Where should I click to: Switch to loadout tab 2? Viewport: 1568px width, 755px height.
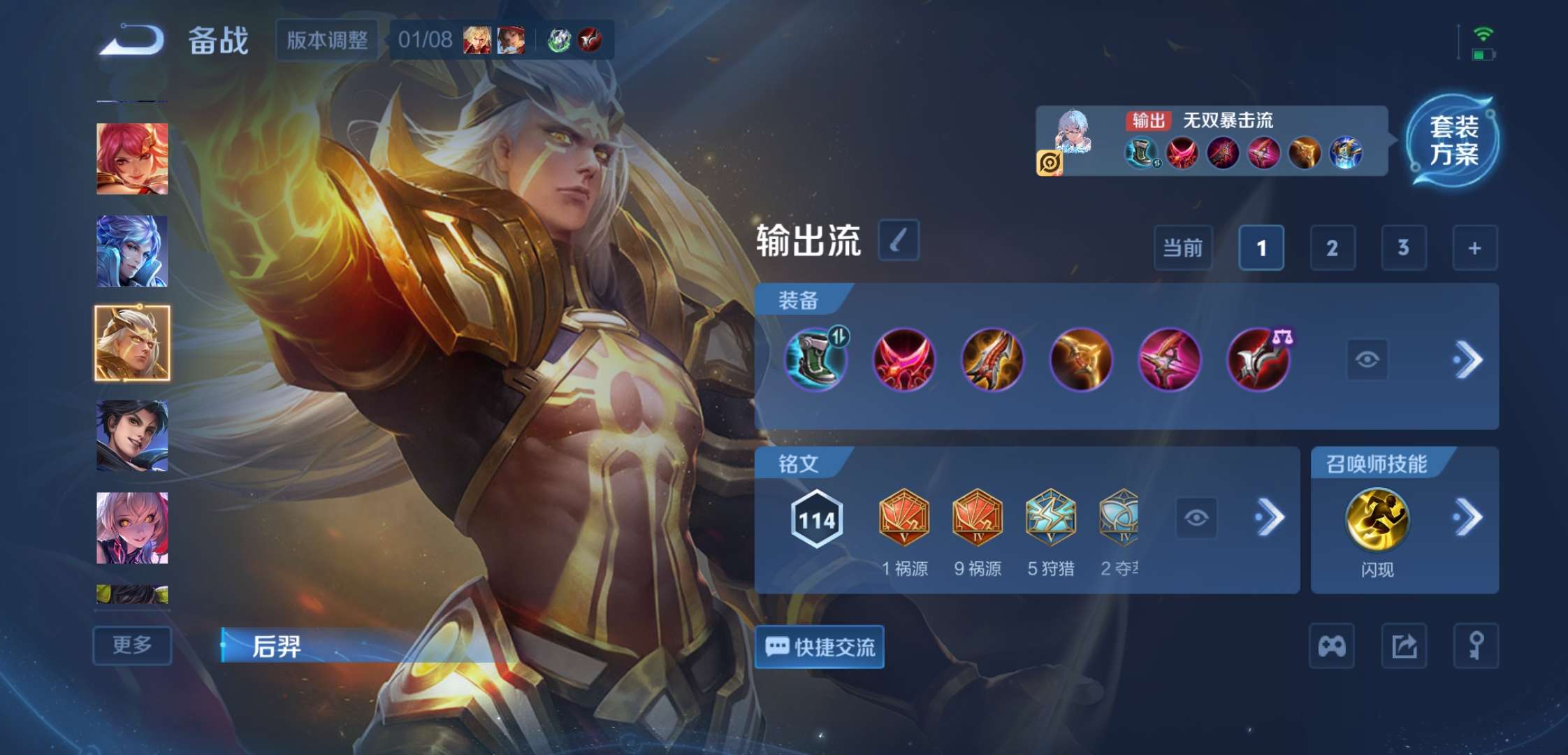1332,247
